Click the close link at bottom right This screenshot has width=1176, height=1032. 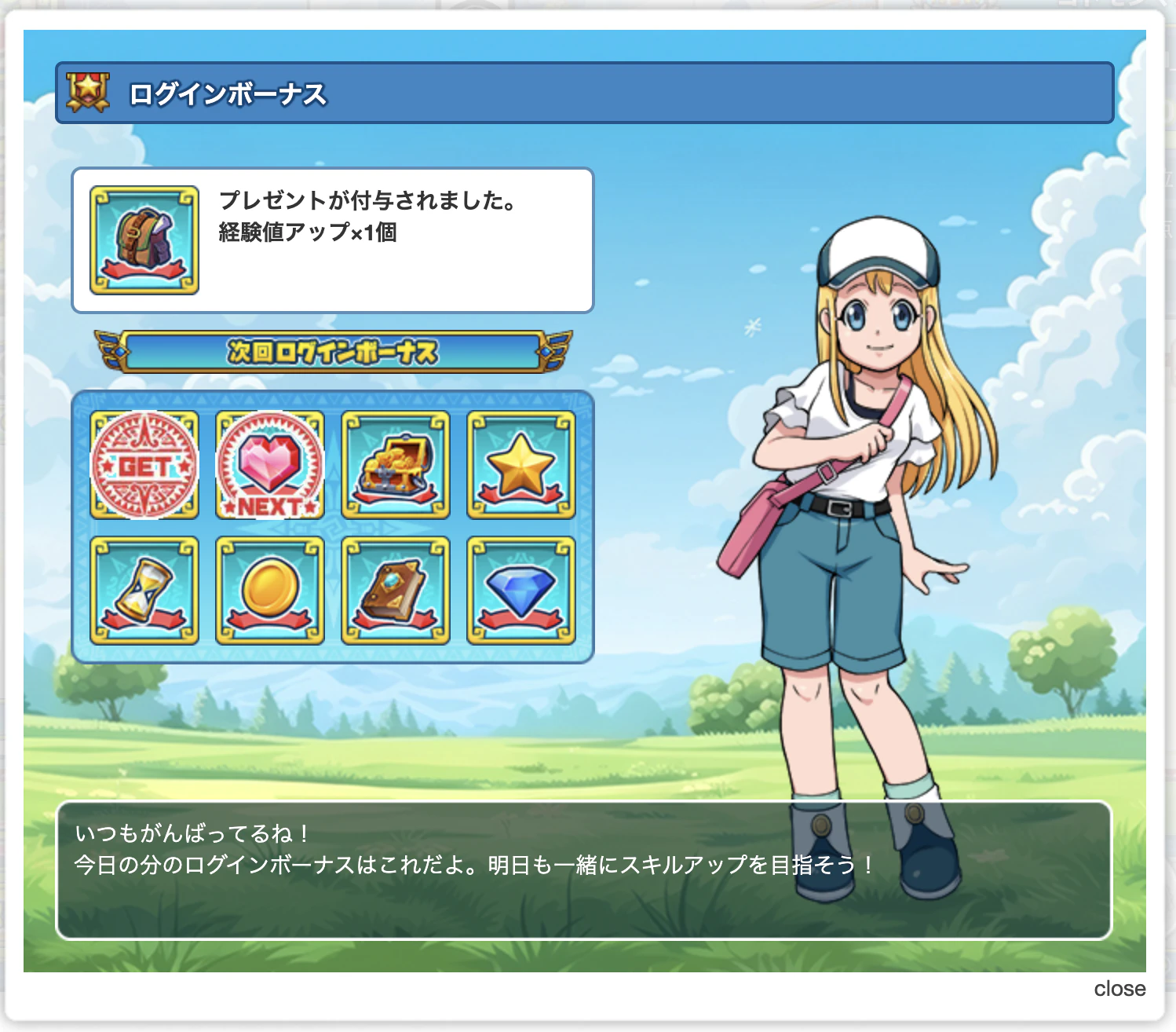[1121, 989]
